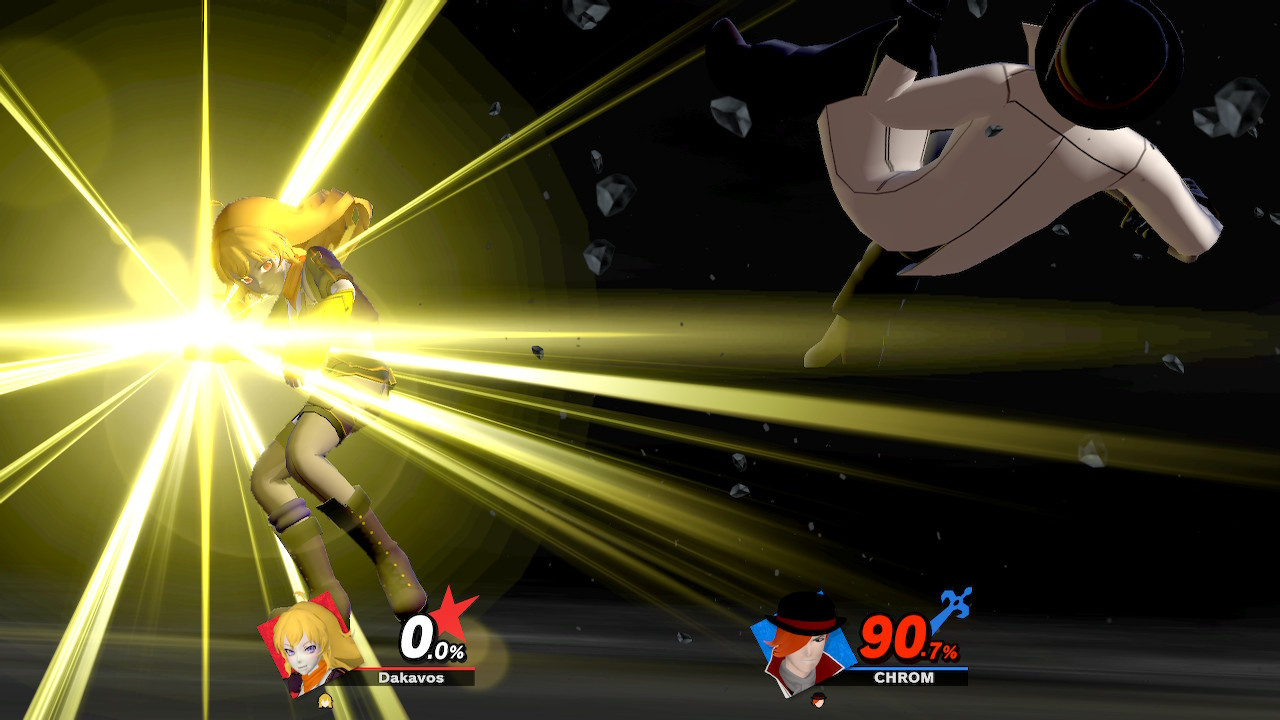Select the stock head icon under Dakavos's portrait
The image size is (1280, 720).
[325, 702]
